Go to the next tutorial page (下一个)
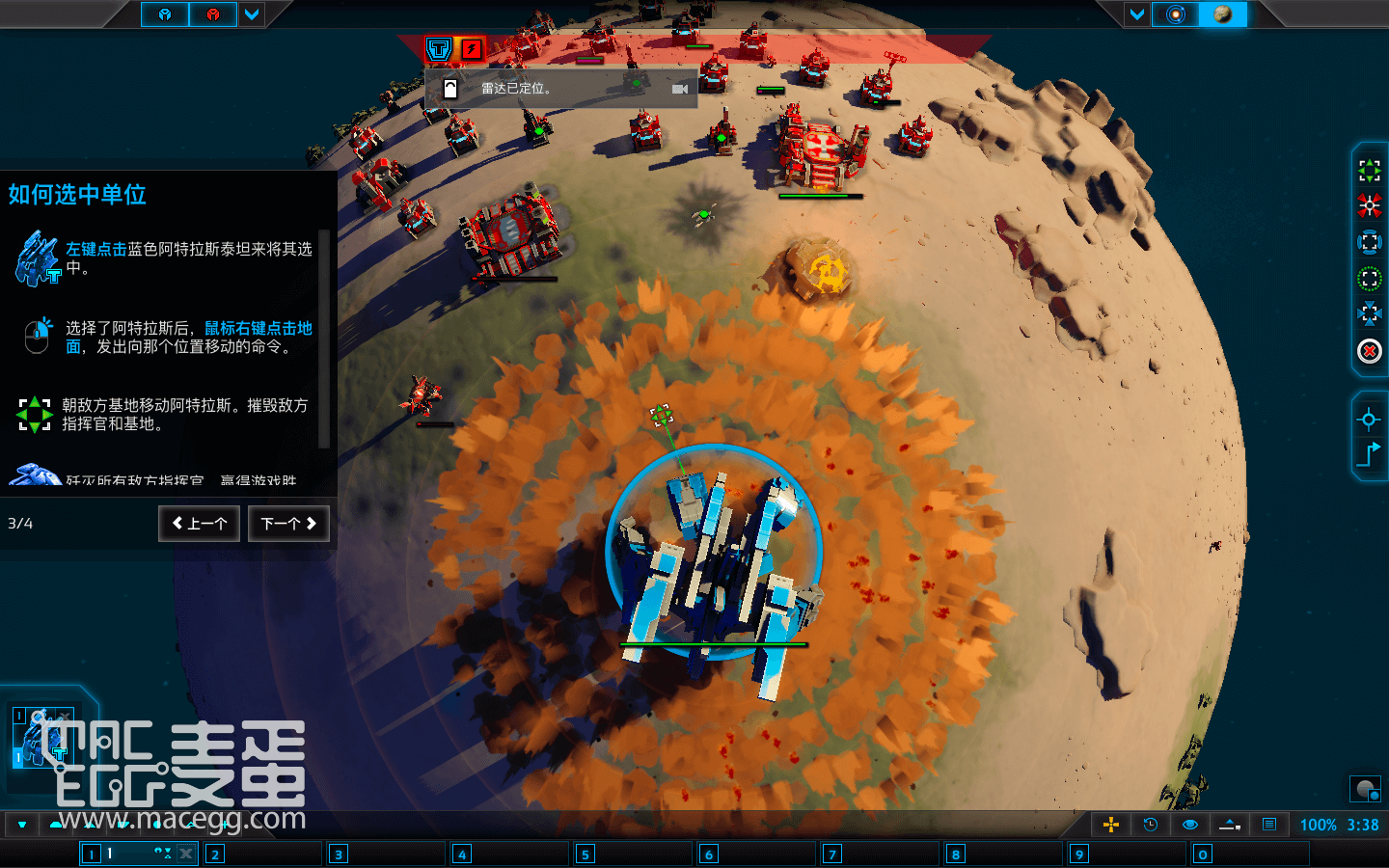 288,524
